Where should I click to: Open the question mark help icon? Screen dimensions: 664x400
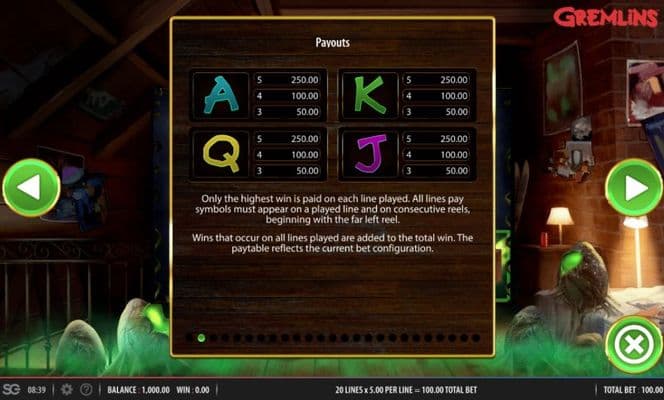point(87,389)
